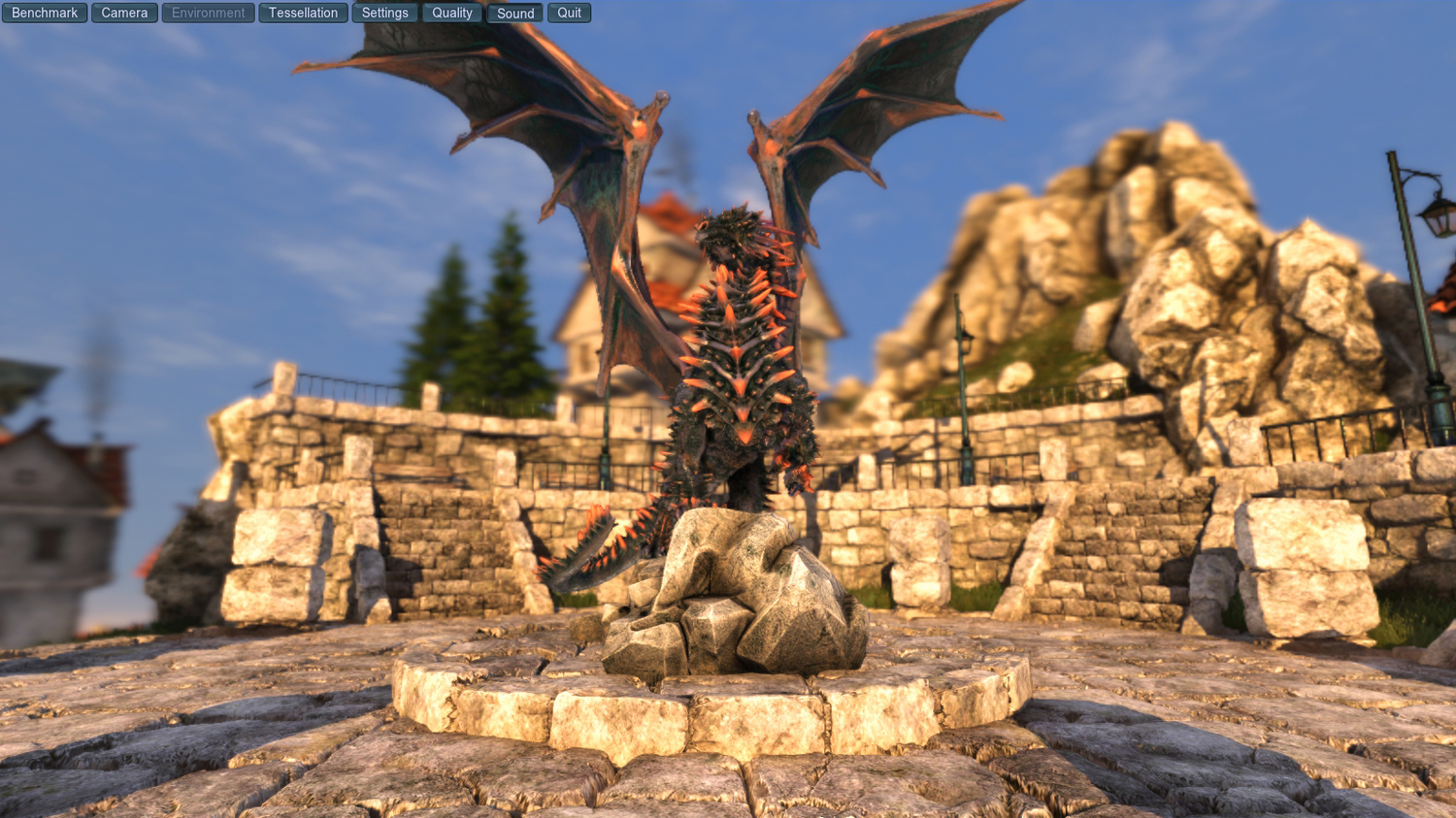Open the Camera menu

[x=124, y=13]
